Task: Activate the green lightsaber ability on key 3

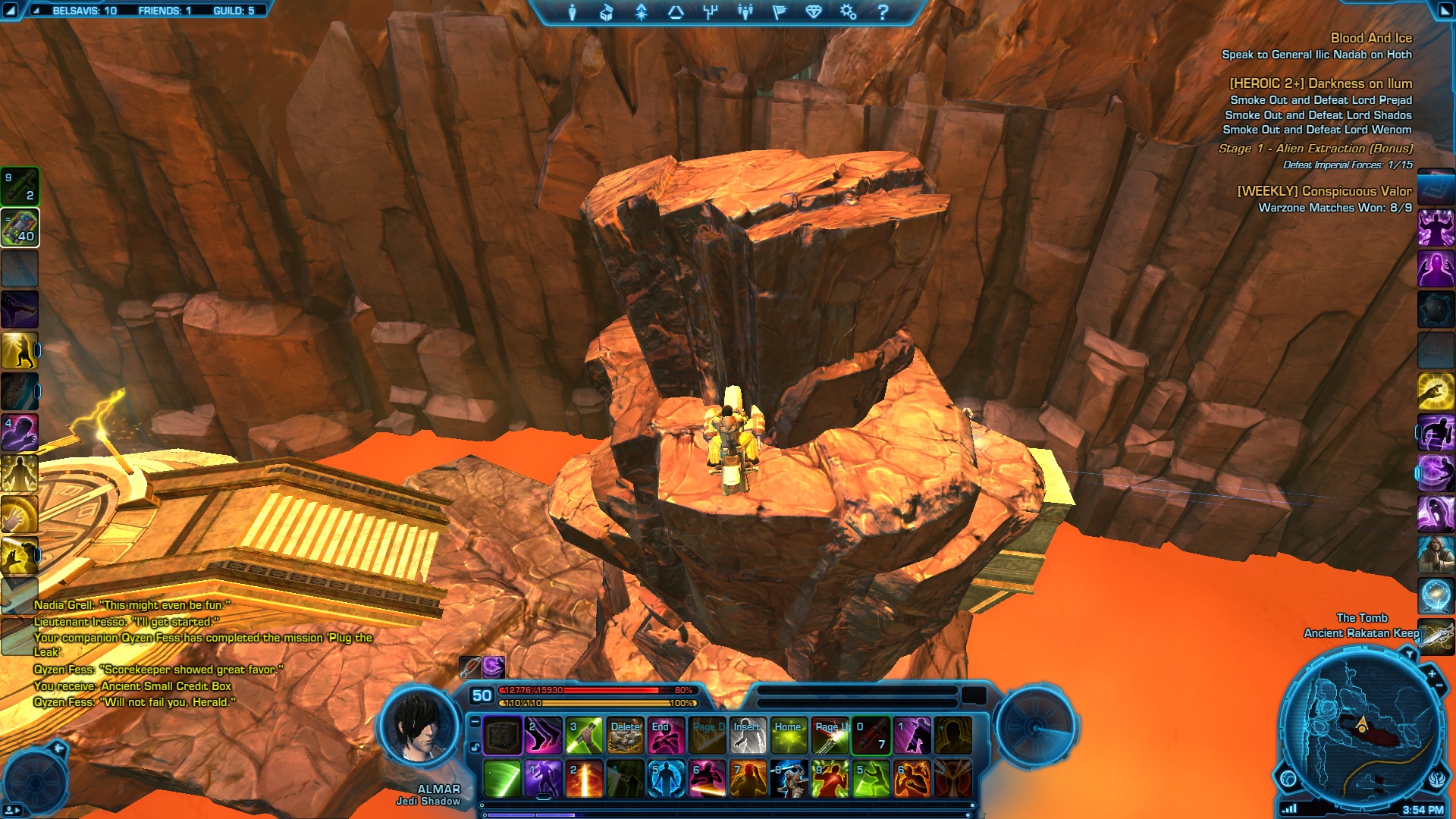Action: click(x=584, y=736)
